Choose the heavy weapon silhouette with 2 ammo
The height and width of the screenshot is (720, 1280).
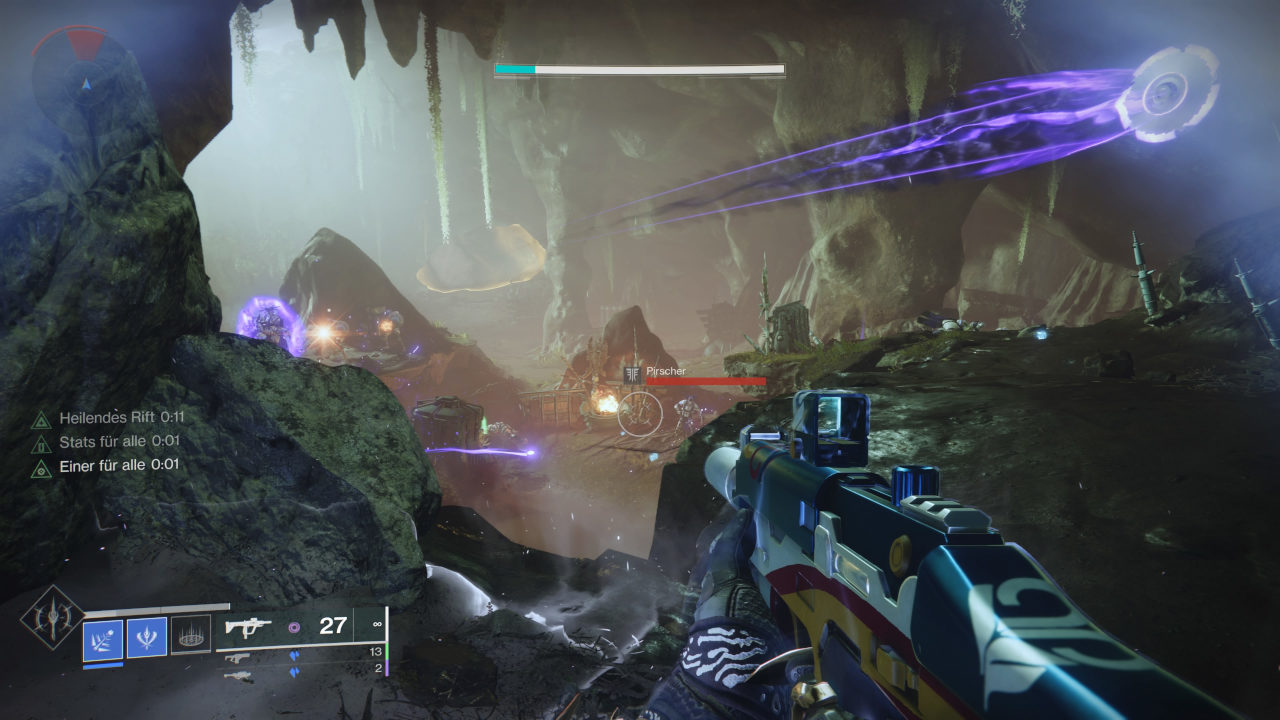(x=236, y=674)
